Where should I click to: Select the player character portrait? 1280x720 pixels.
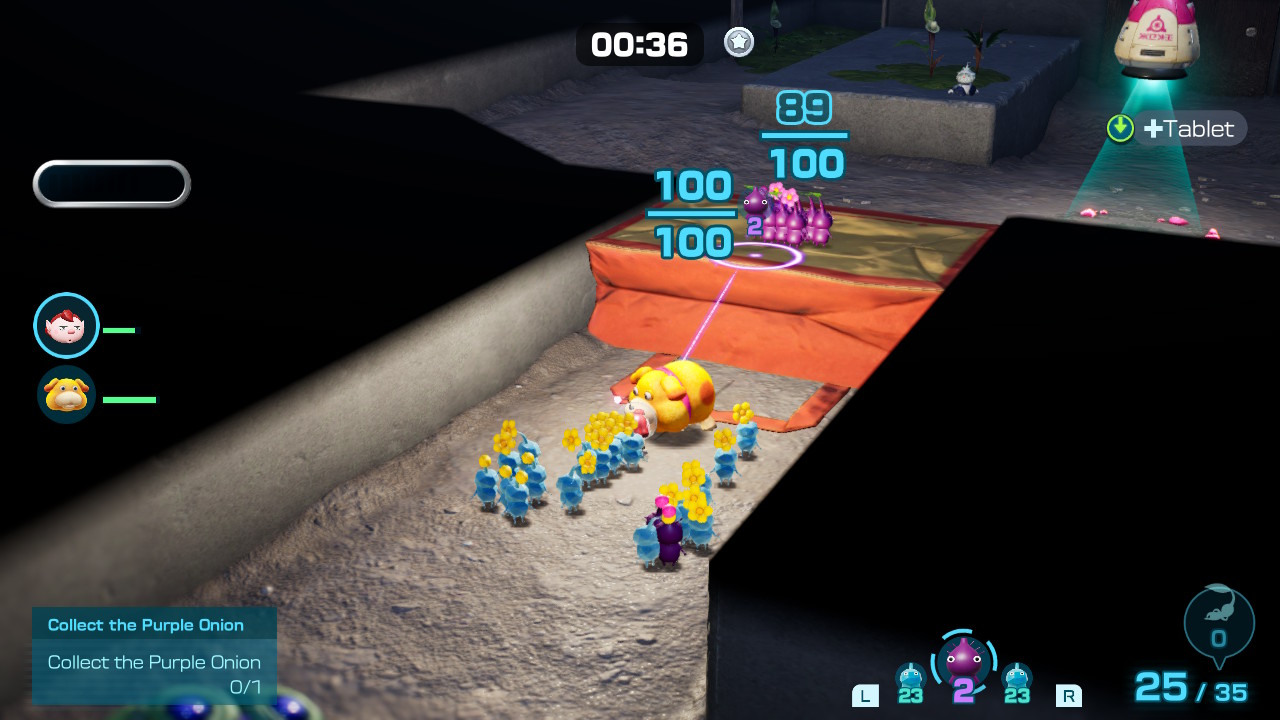pos(66,325)
